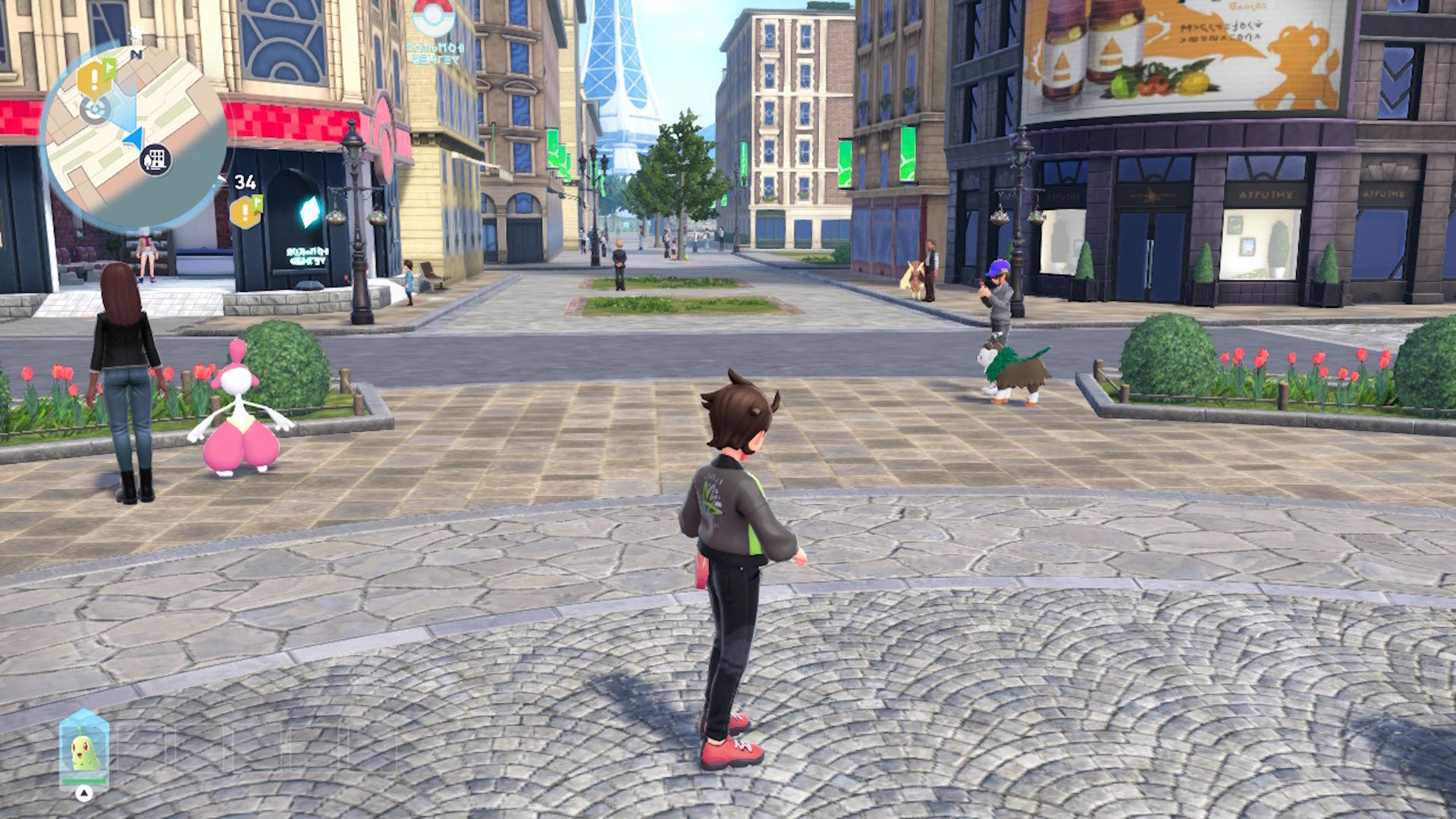Toggle the up-arrow button under the Chikorita slot

click(85, 793)
